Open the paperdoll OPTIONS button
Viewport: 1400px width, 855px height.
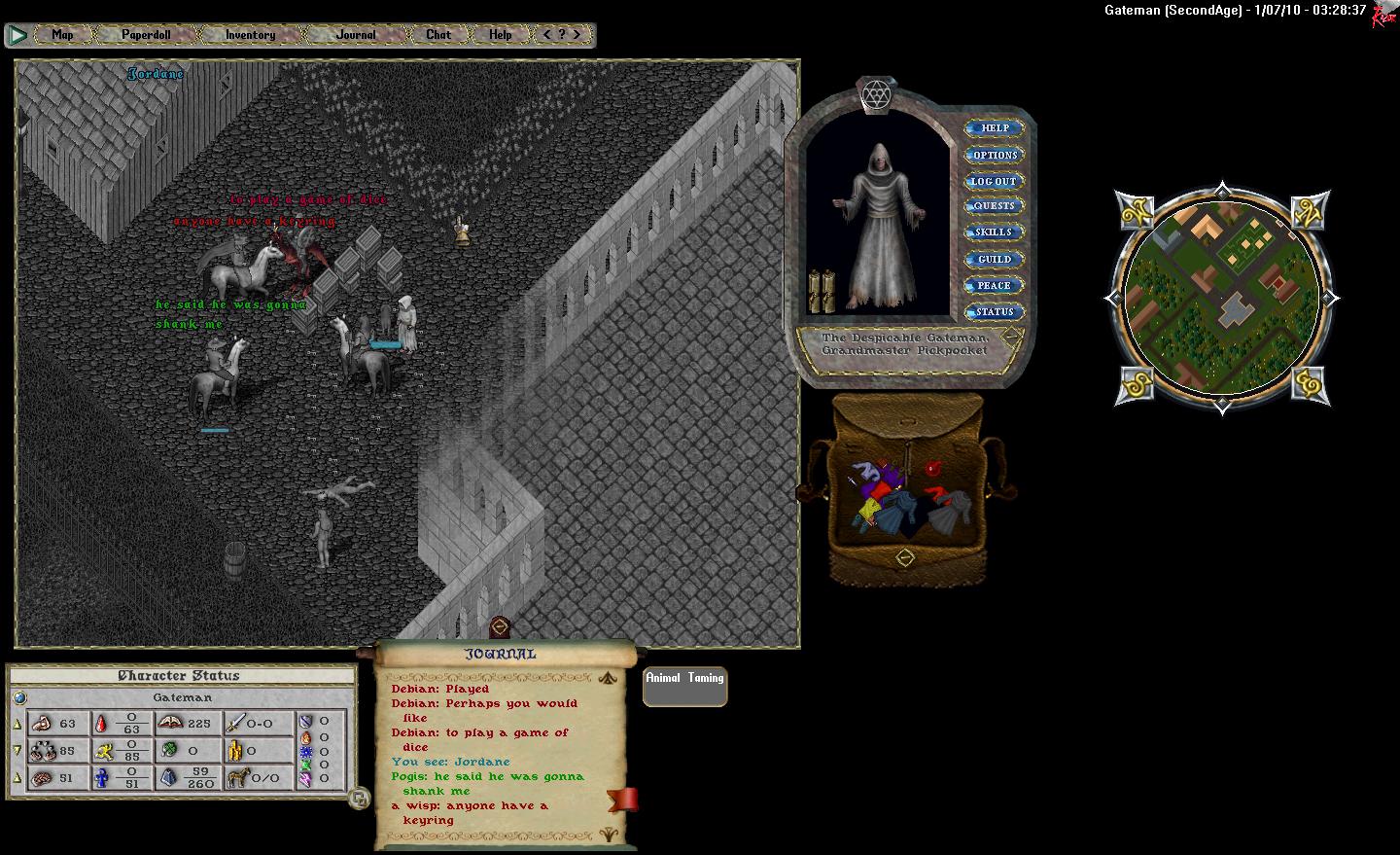click(x=994, y=156)
